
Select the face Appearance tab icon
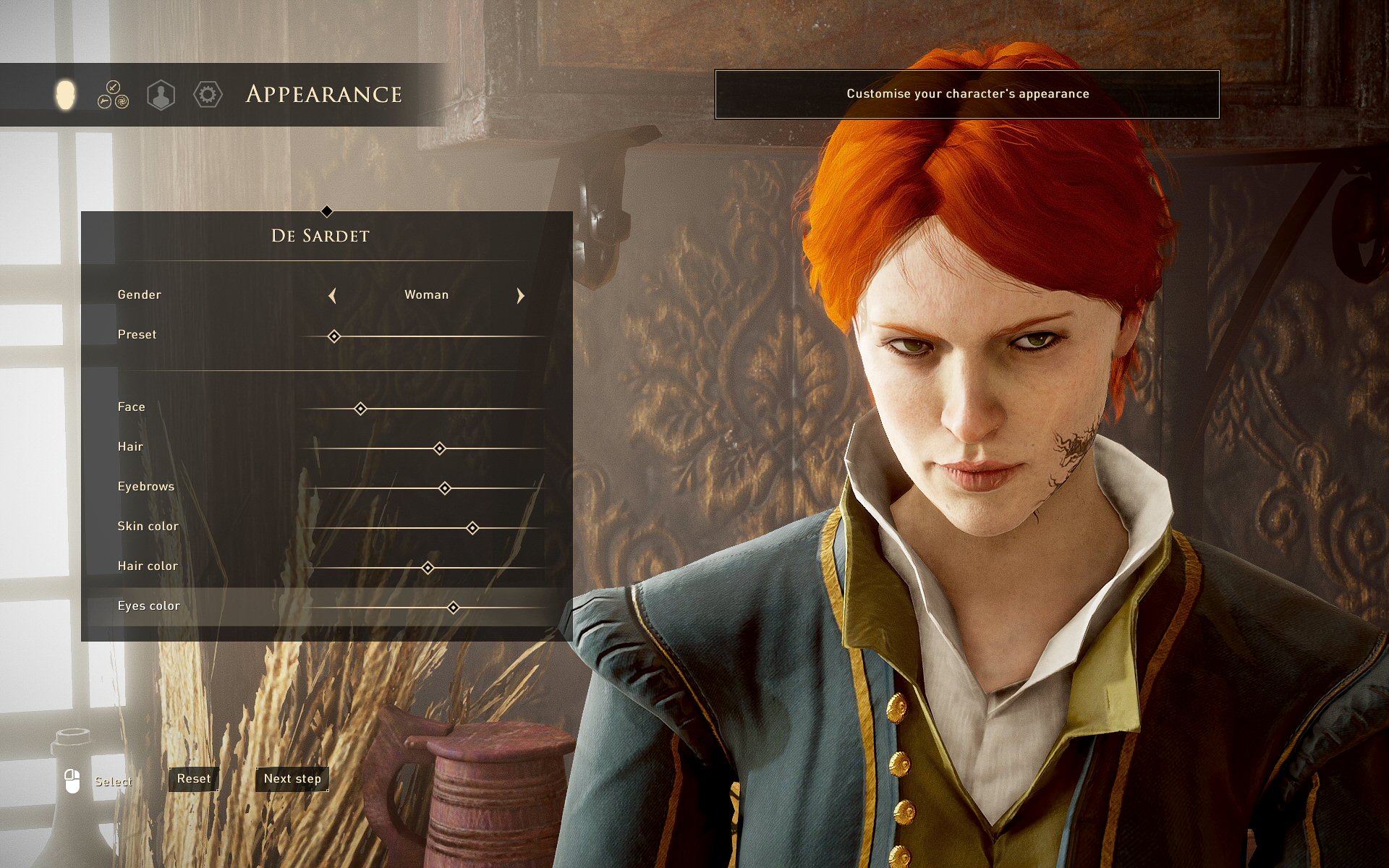click(x=65, y=95)
